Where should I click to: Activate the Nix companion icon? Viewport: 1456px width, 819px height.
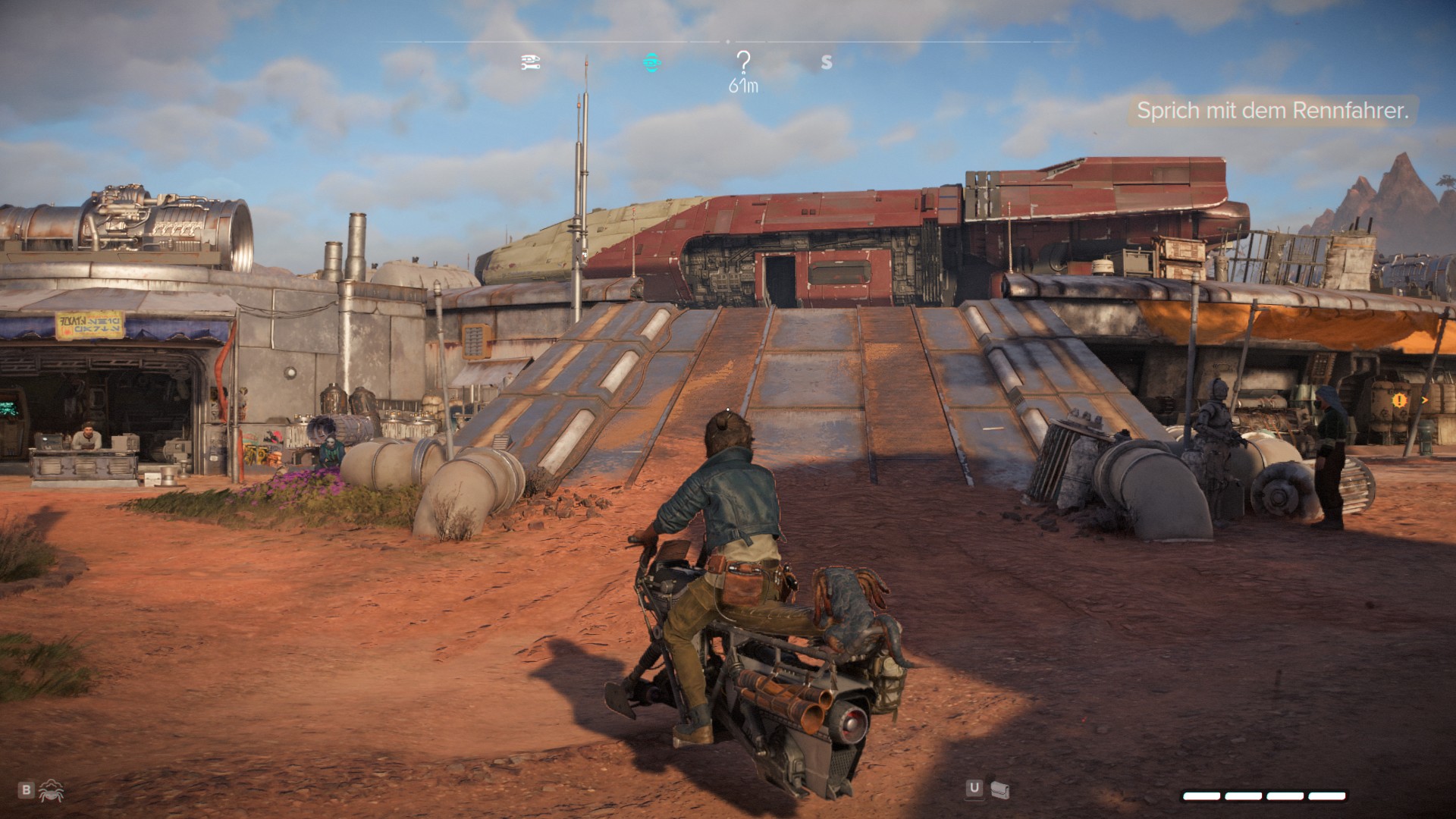(x=51, y=790)
